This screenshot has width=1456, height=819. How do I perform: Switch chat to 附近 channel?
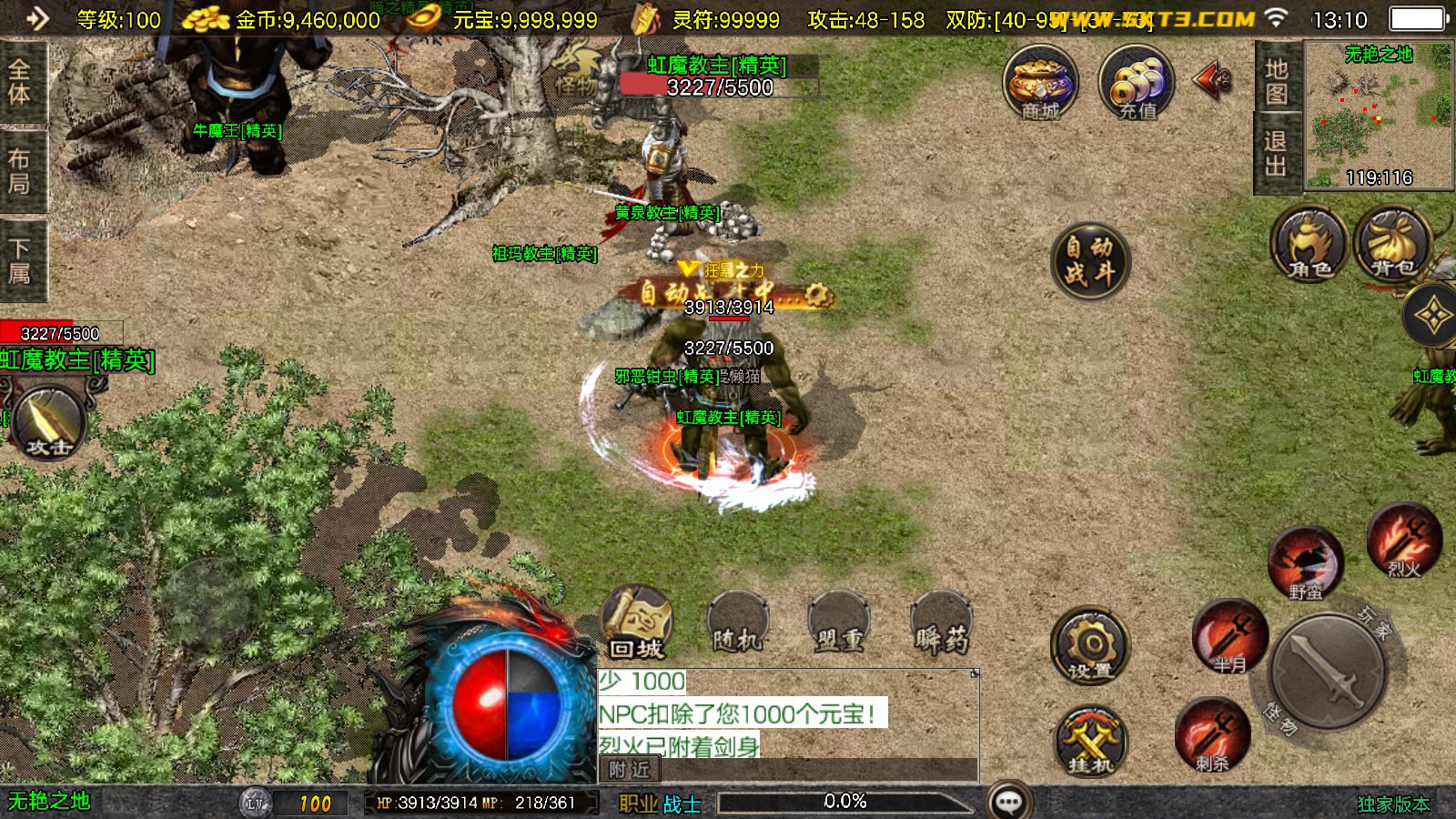[629, 770]
